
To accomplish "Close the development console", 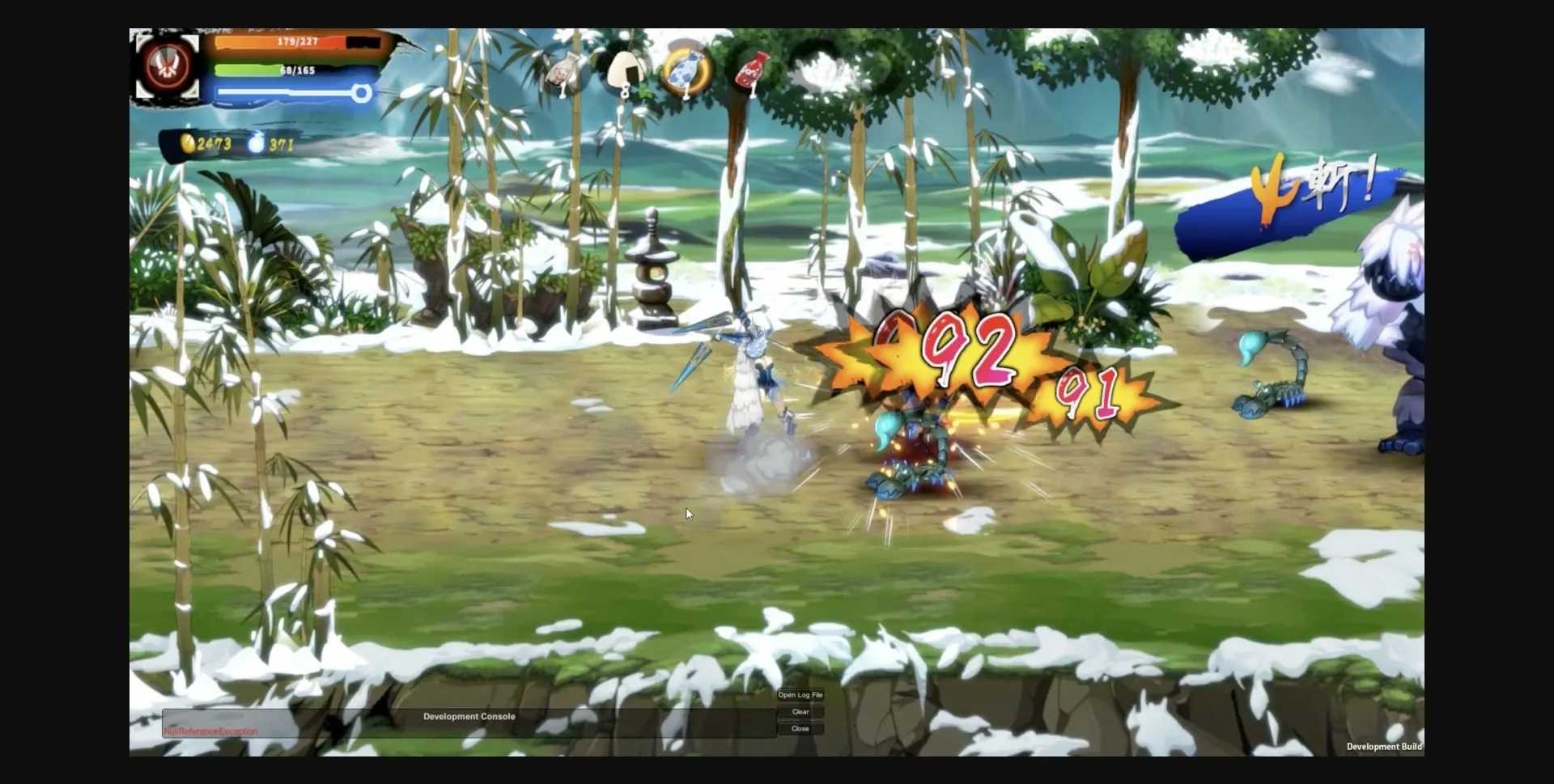I will point(800,728).
